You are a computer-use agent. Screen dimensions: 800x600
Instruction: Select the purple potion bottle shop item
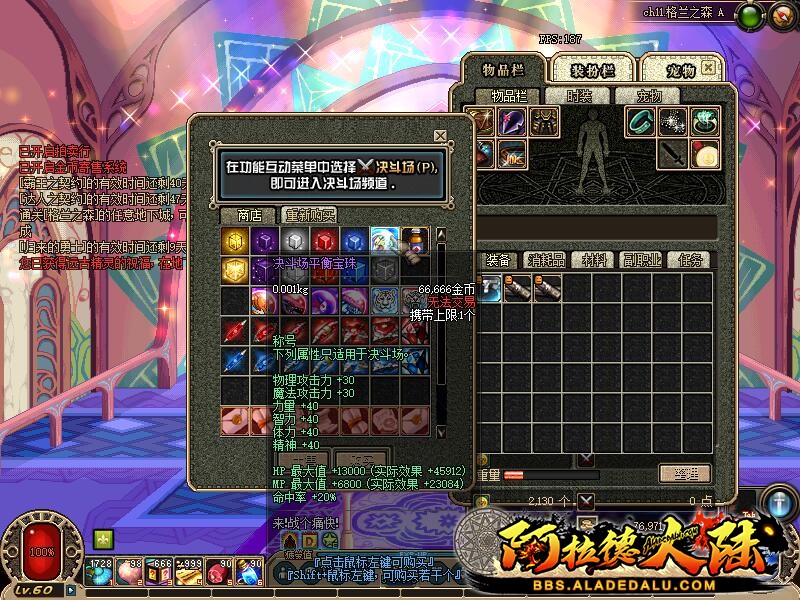415,241
